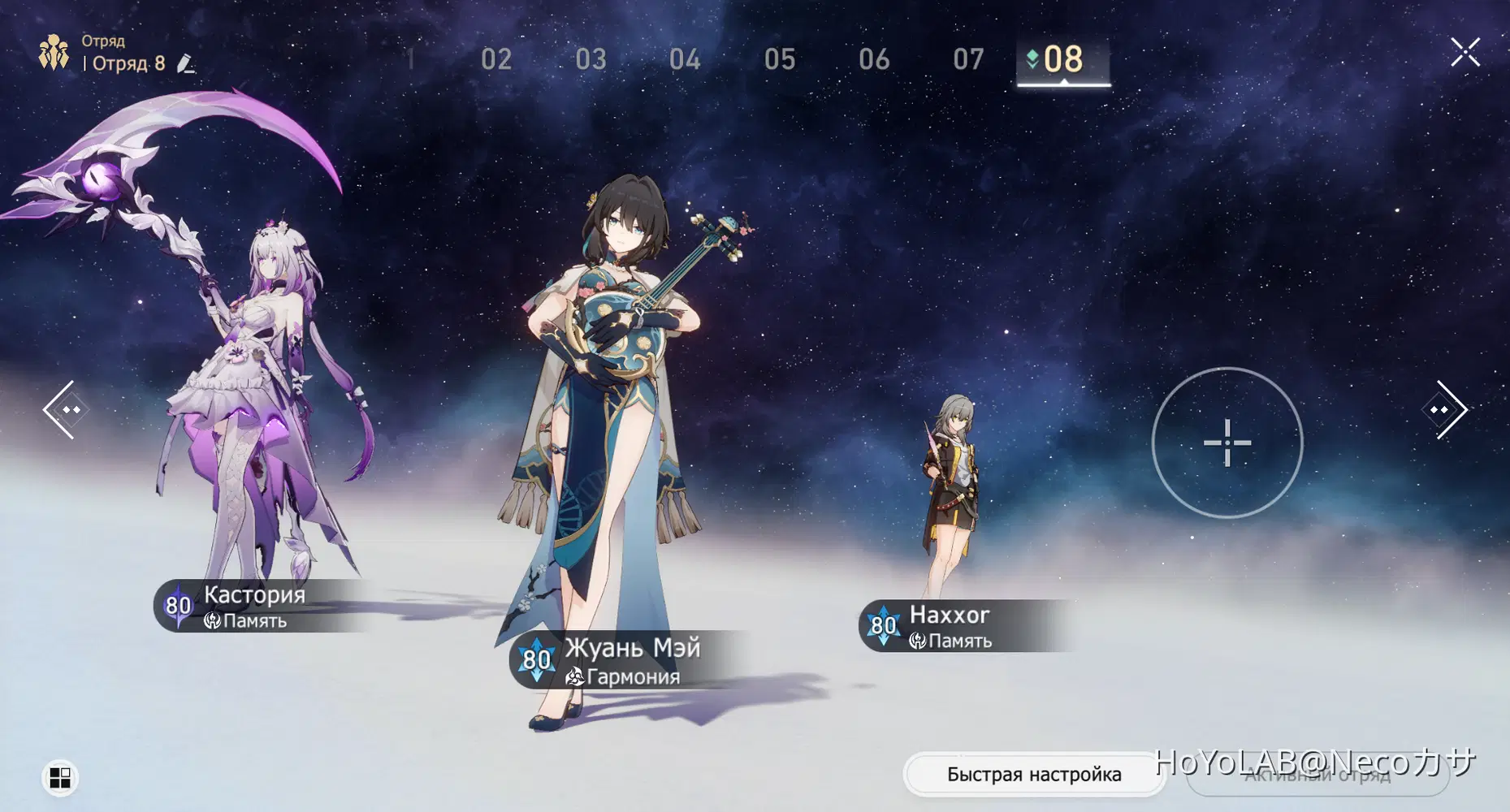Switch to team tab 02
Image resolution: width=1510 pixels, height=812 pixels.
point(496,59)
